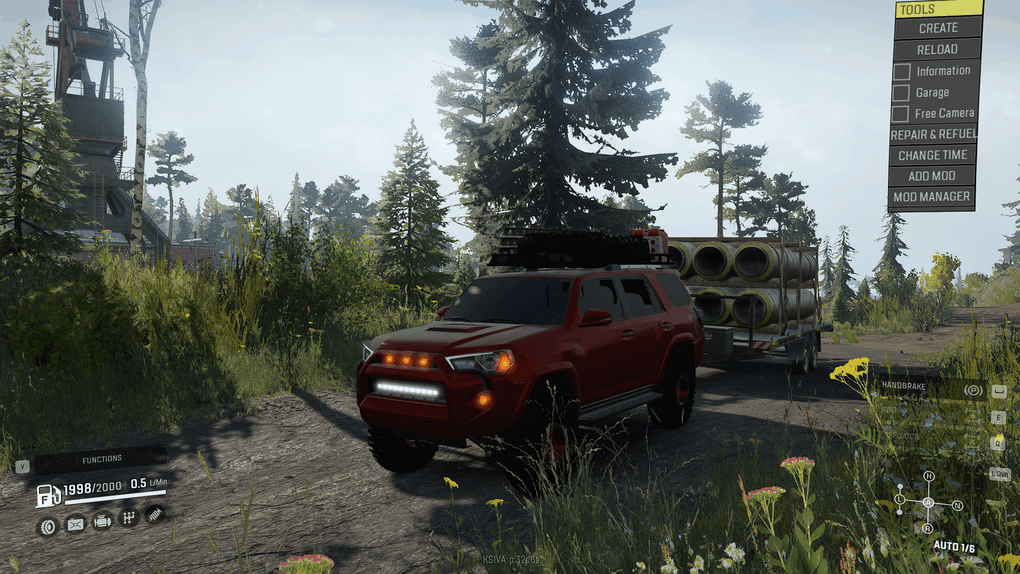Image resolution: width=1020 pixels, height=574 pixels.
Task: Toggle the Free Camera checkbox
Action: click(x=901, y=114)
